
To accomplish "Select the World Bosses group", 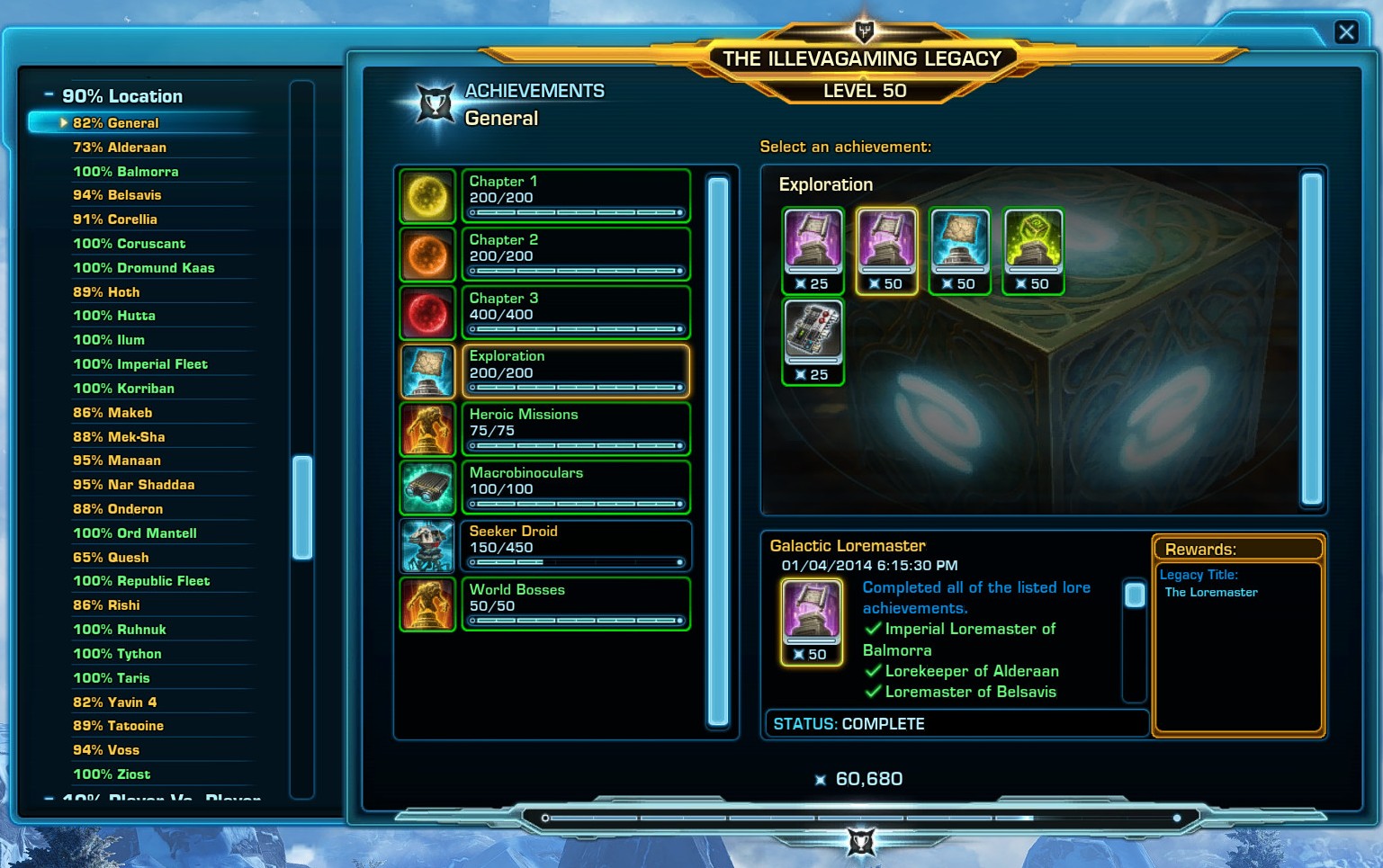I will coord(575,604).
